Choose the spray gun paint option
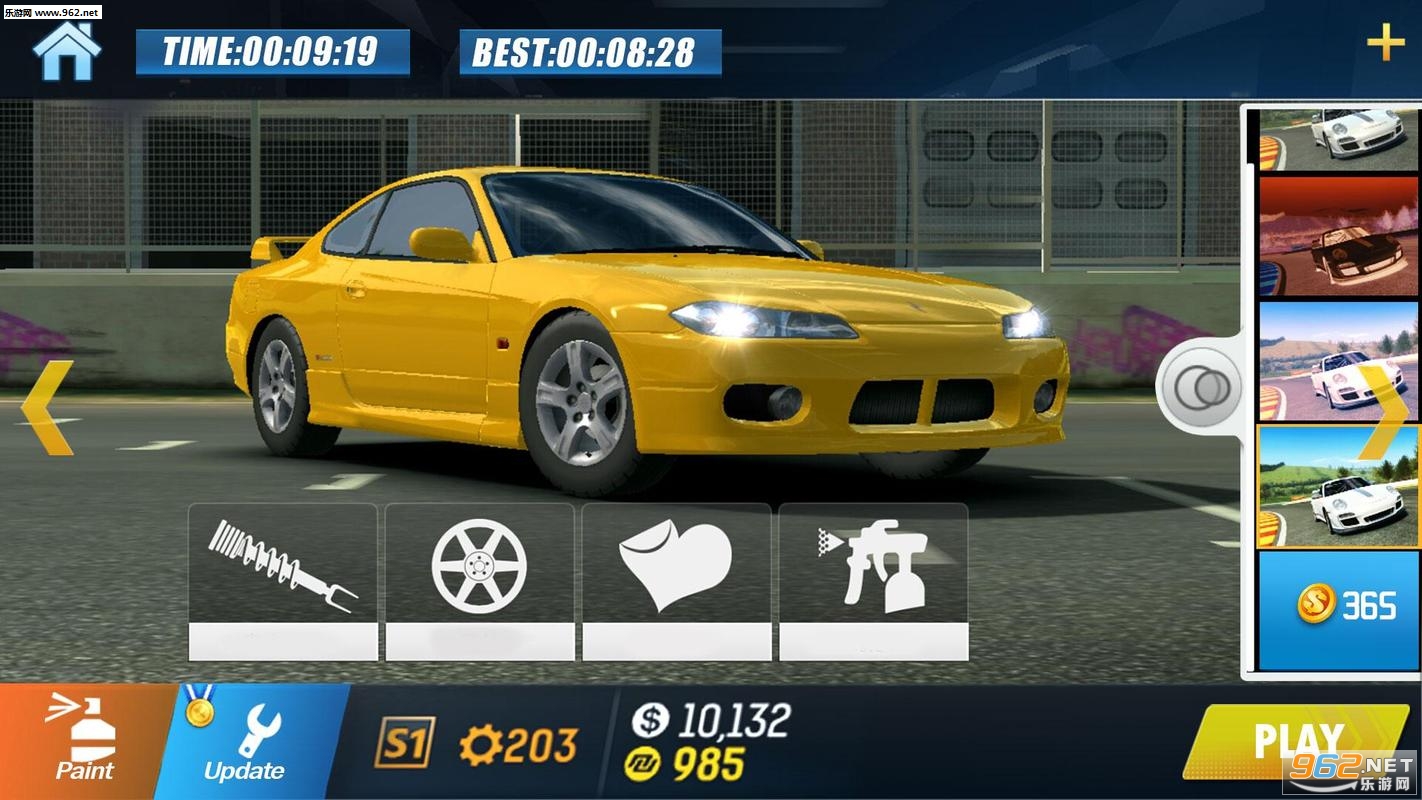The image size is (1422, 800). point(873,581)
